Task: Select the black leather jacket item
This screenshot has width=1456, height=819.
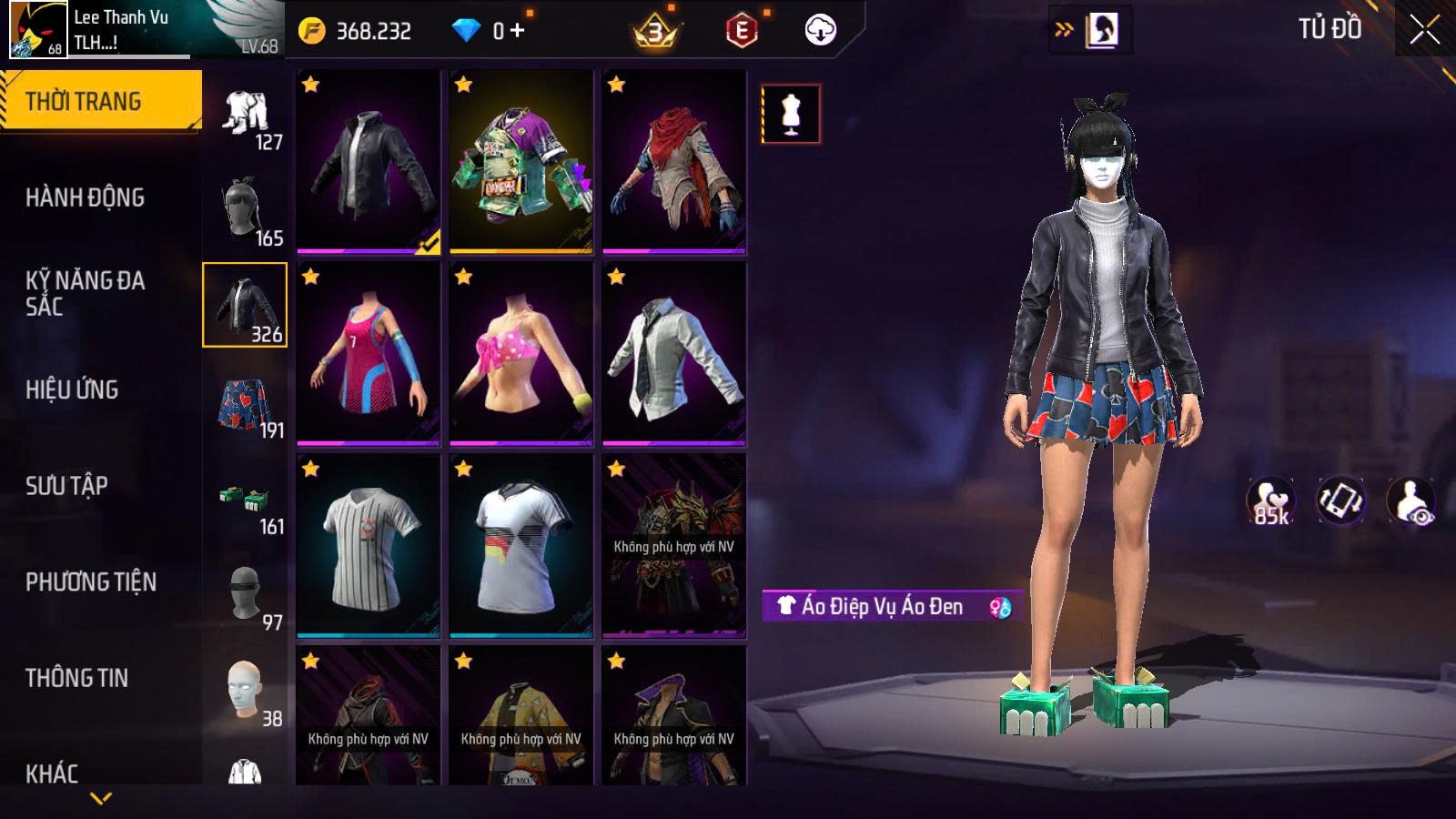Action: point(369,162)
